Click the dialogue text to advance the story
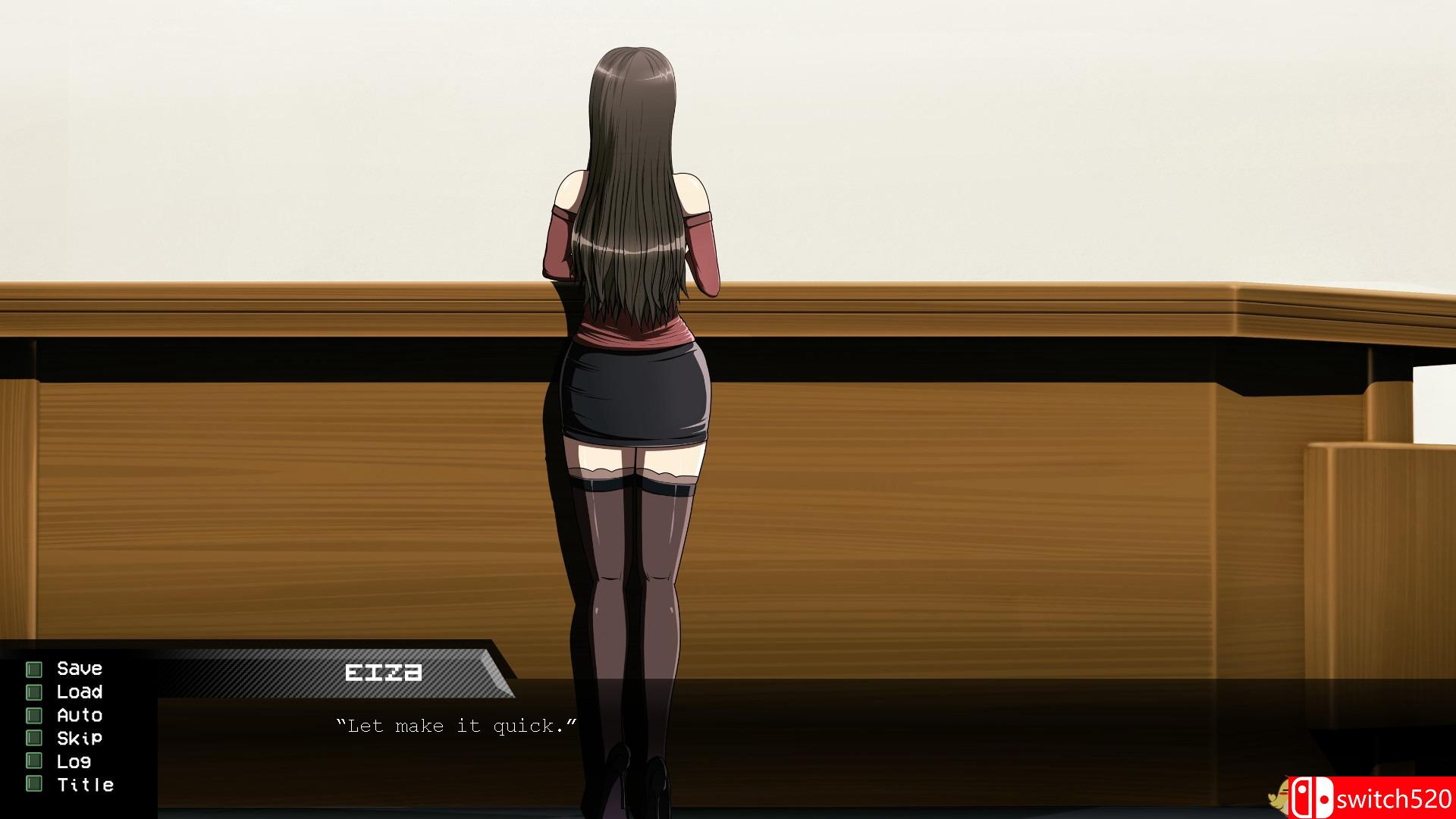1456x819 pixels. click(x=455, y=725)
